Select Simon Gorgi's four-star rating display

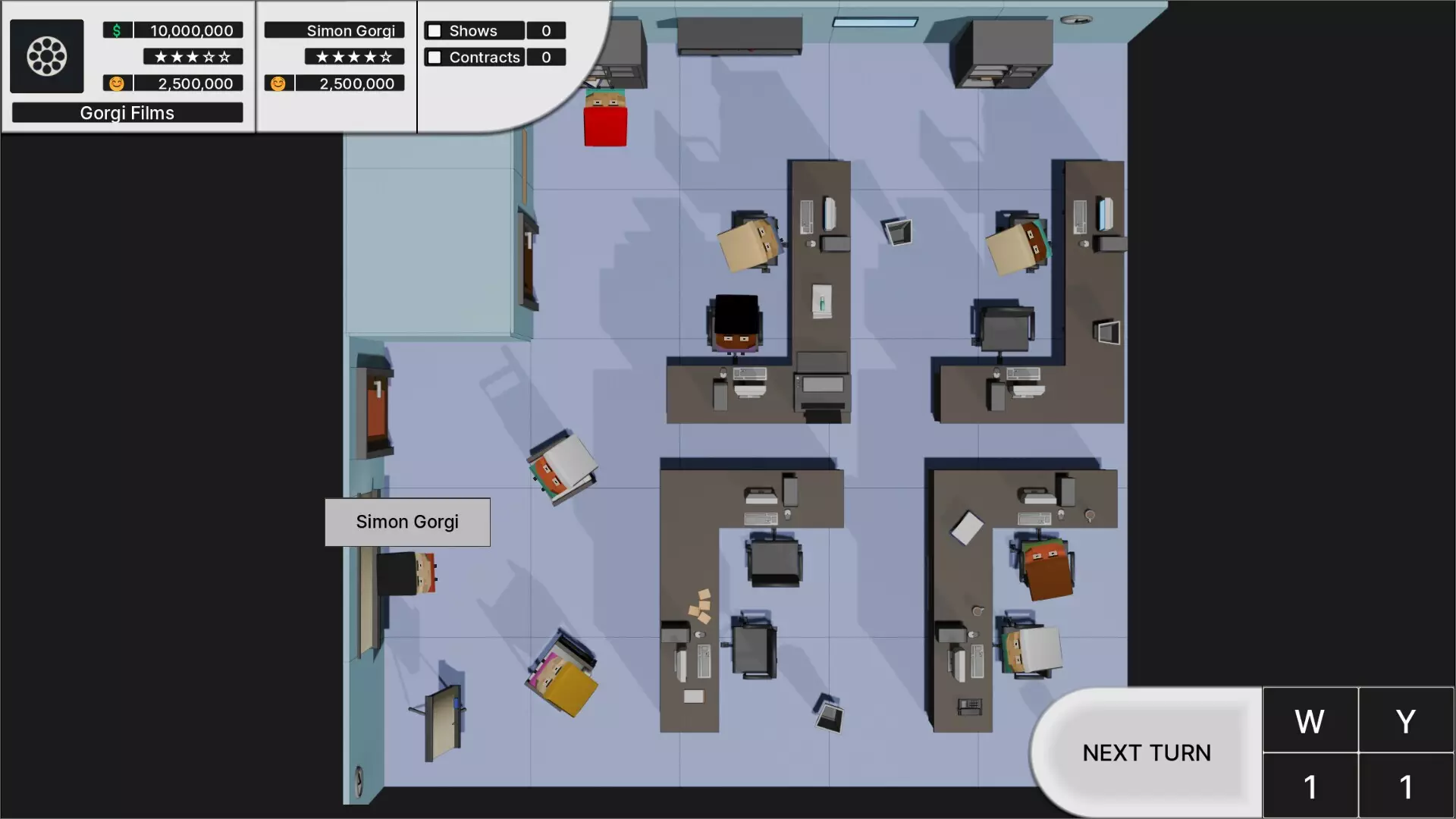tap(353, 56)
